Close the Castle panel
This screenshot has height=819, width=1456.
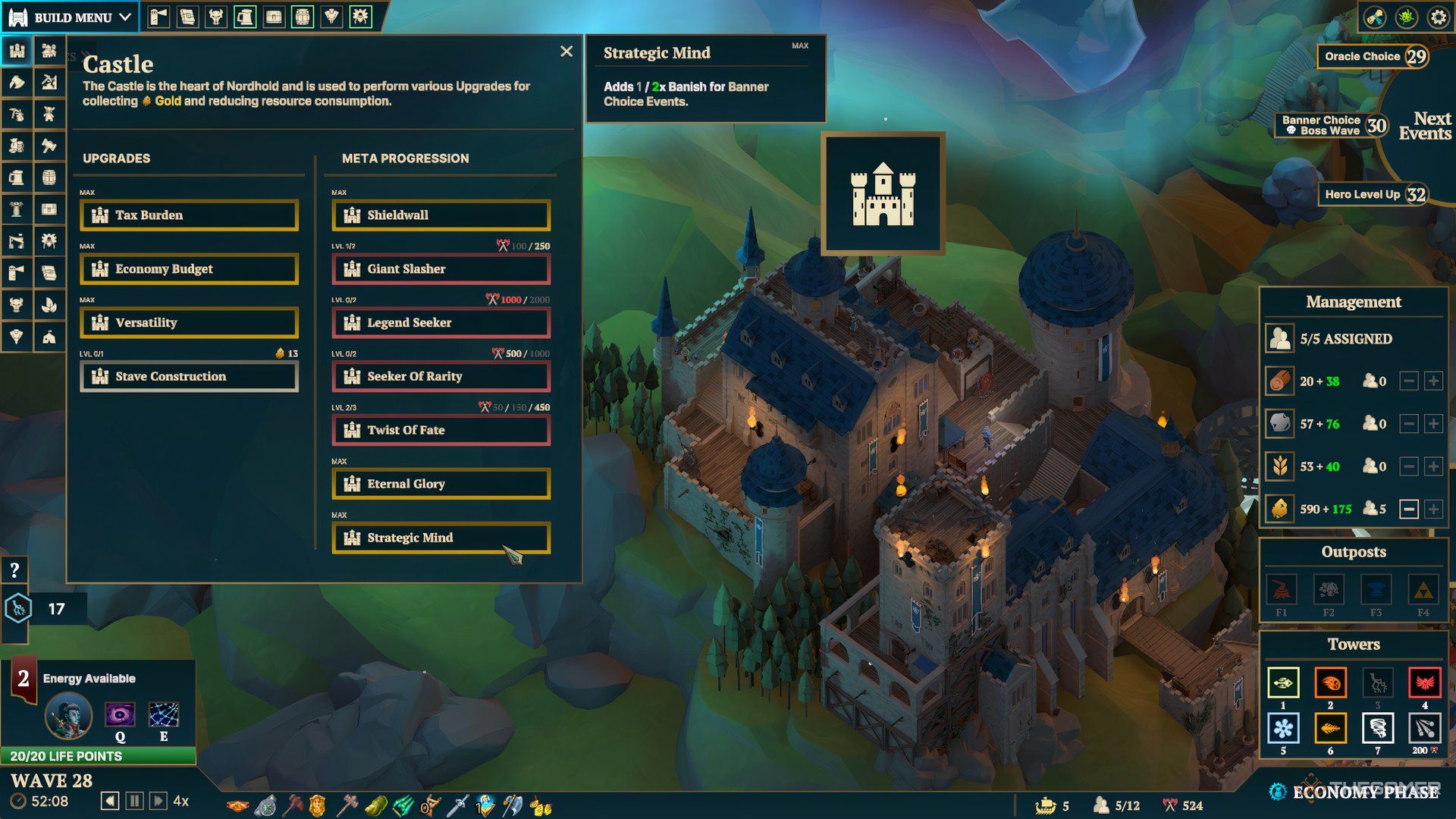click(x=566, y=52)
